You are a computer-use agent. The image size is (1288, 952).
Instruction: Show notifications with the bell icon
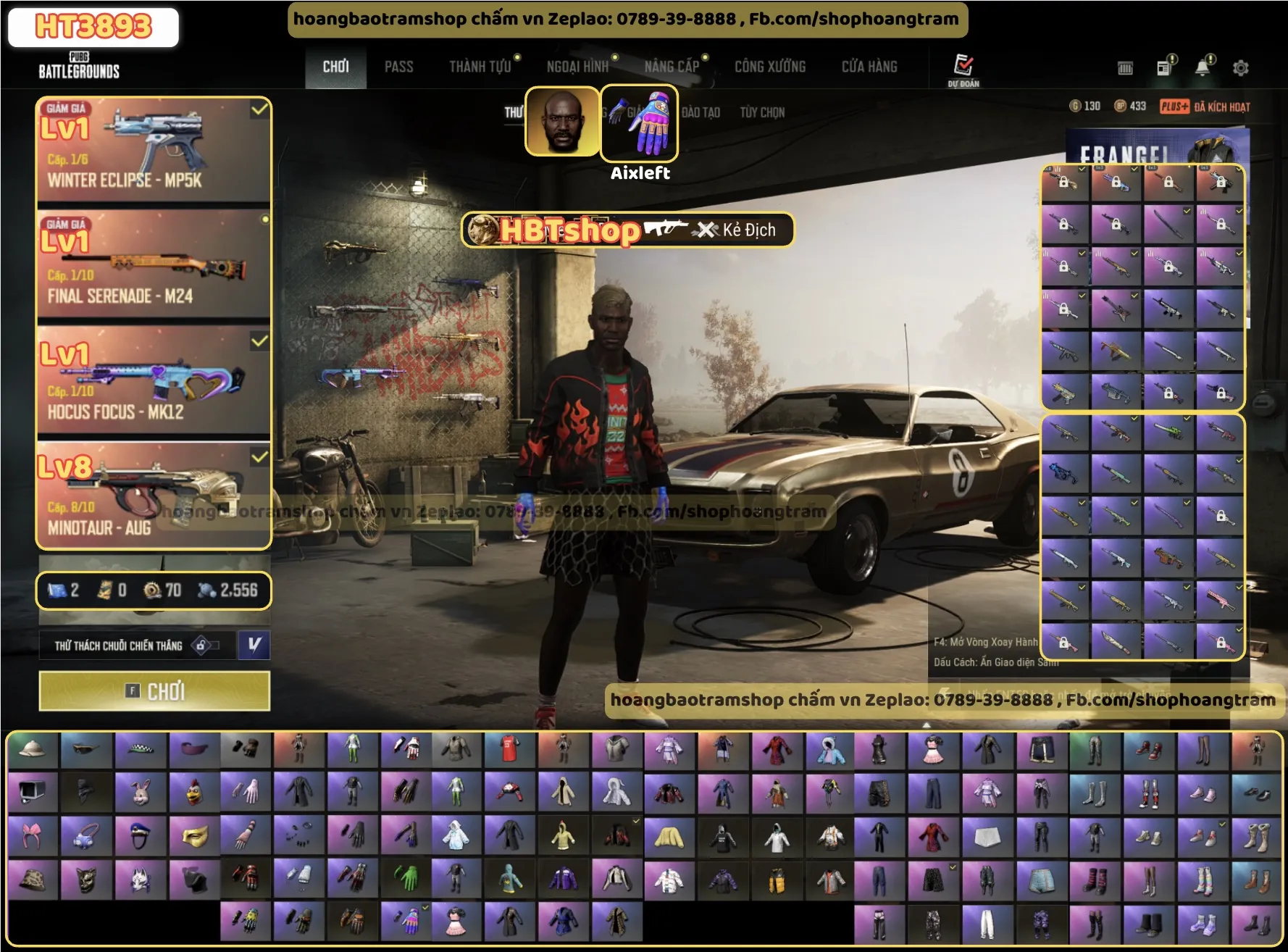tap(1203, 67)
